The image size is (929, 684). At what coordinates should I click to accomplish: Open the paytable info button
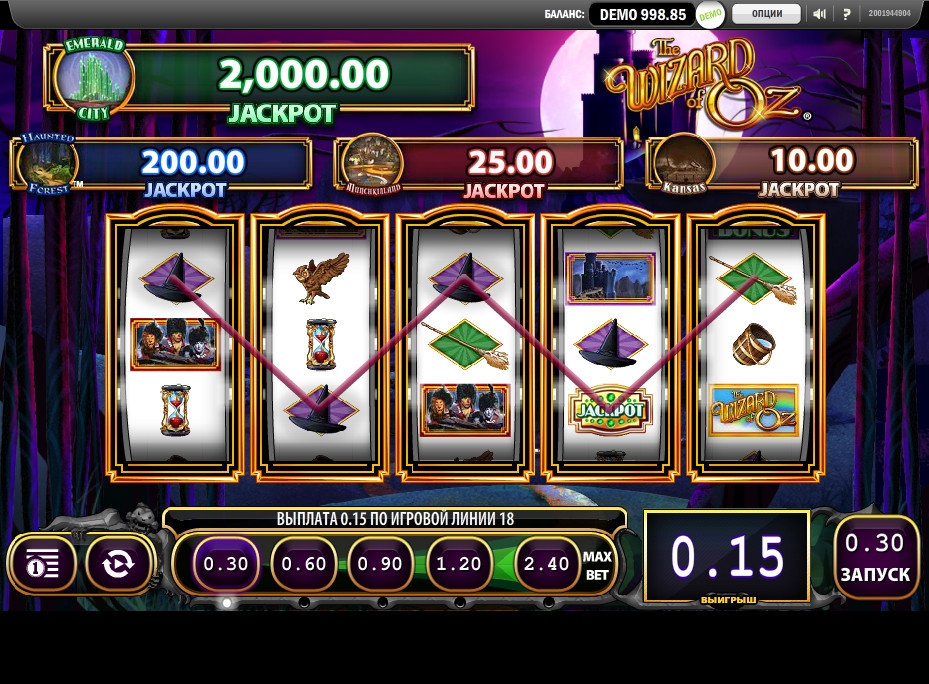[x=43, y=564]
